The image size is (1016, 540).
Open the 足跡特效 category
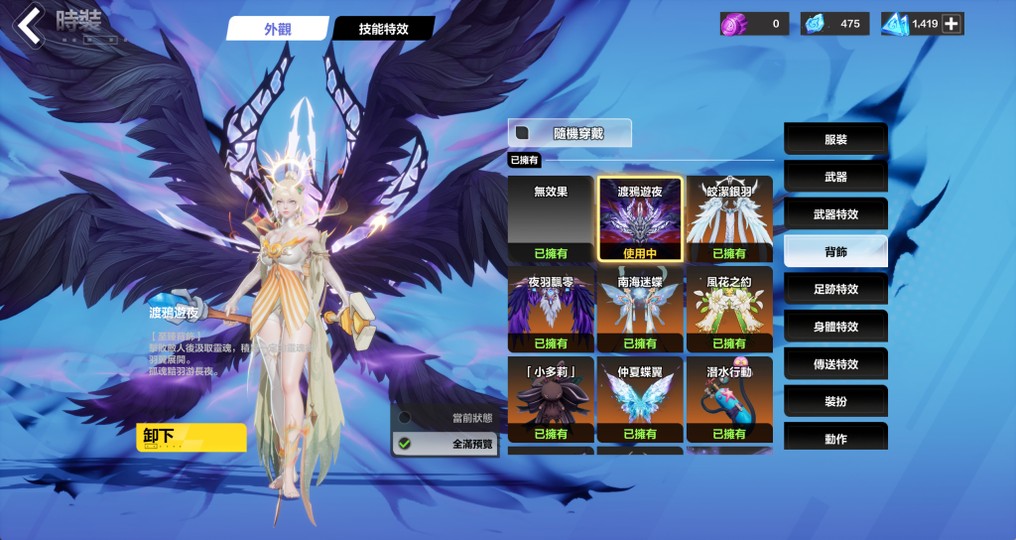point(835,289)
